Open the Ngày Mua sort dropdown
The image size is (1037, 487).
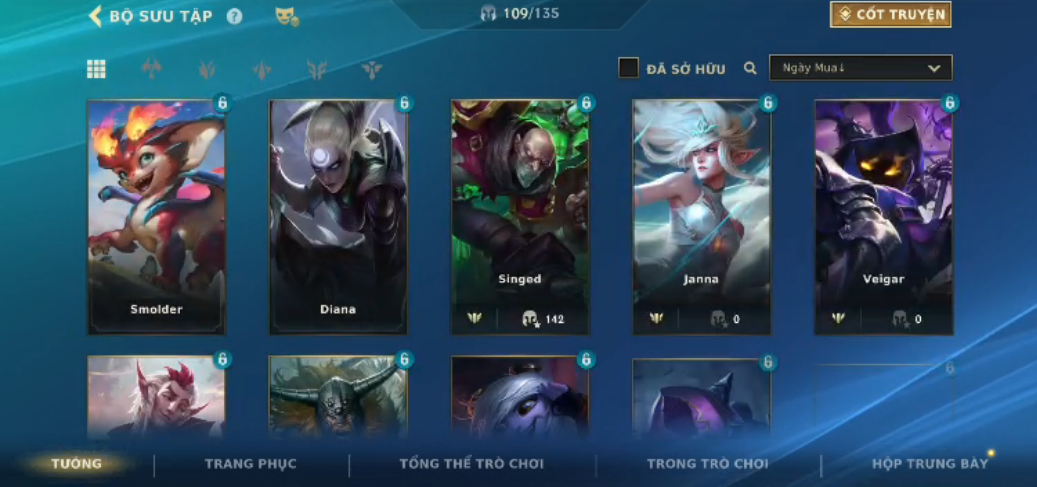(x=860, y=68)
